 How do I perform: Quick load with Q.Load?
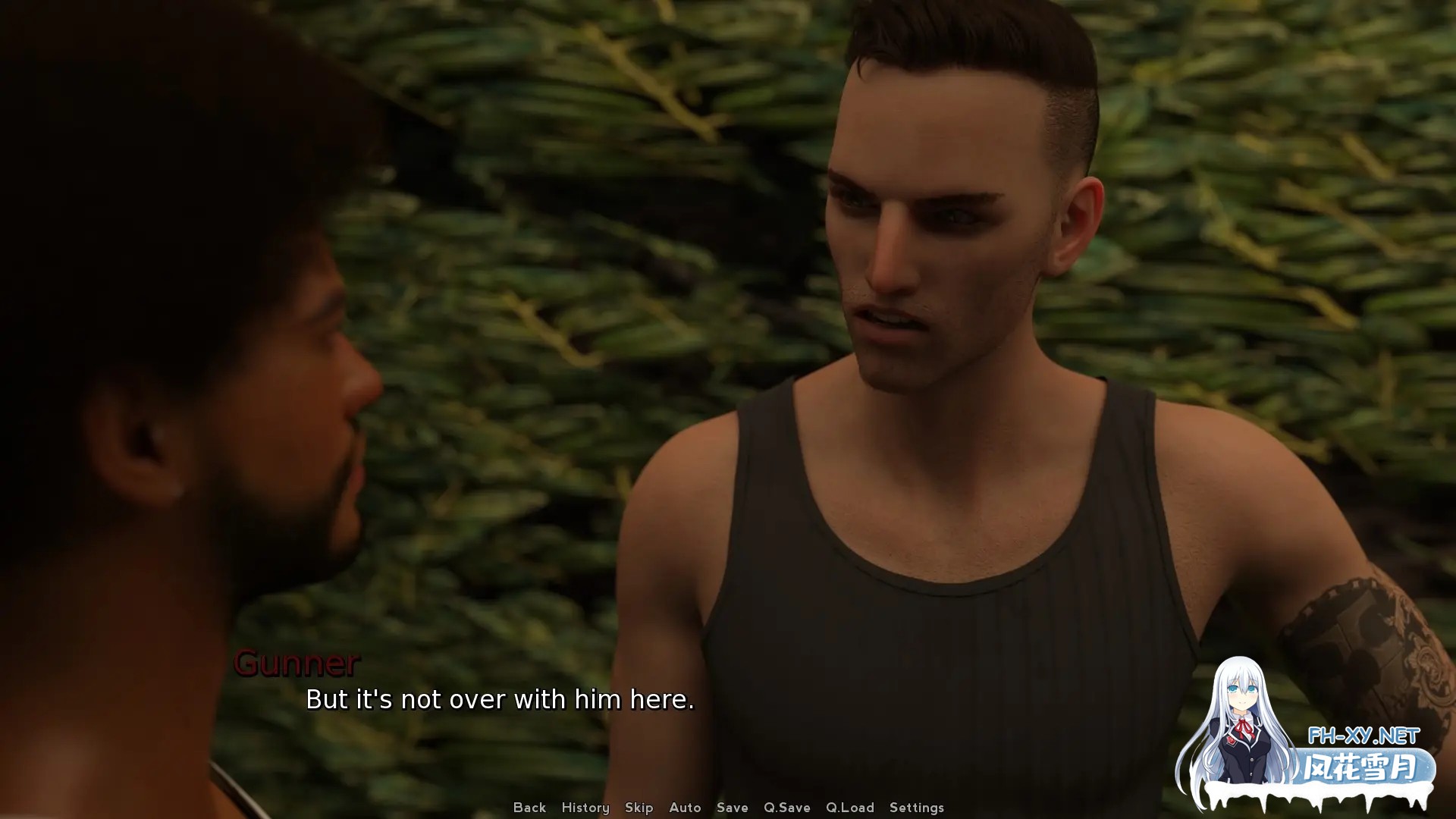(849, 808)
